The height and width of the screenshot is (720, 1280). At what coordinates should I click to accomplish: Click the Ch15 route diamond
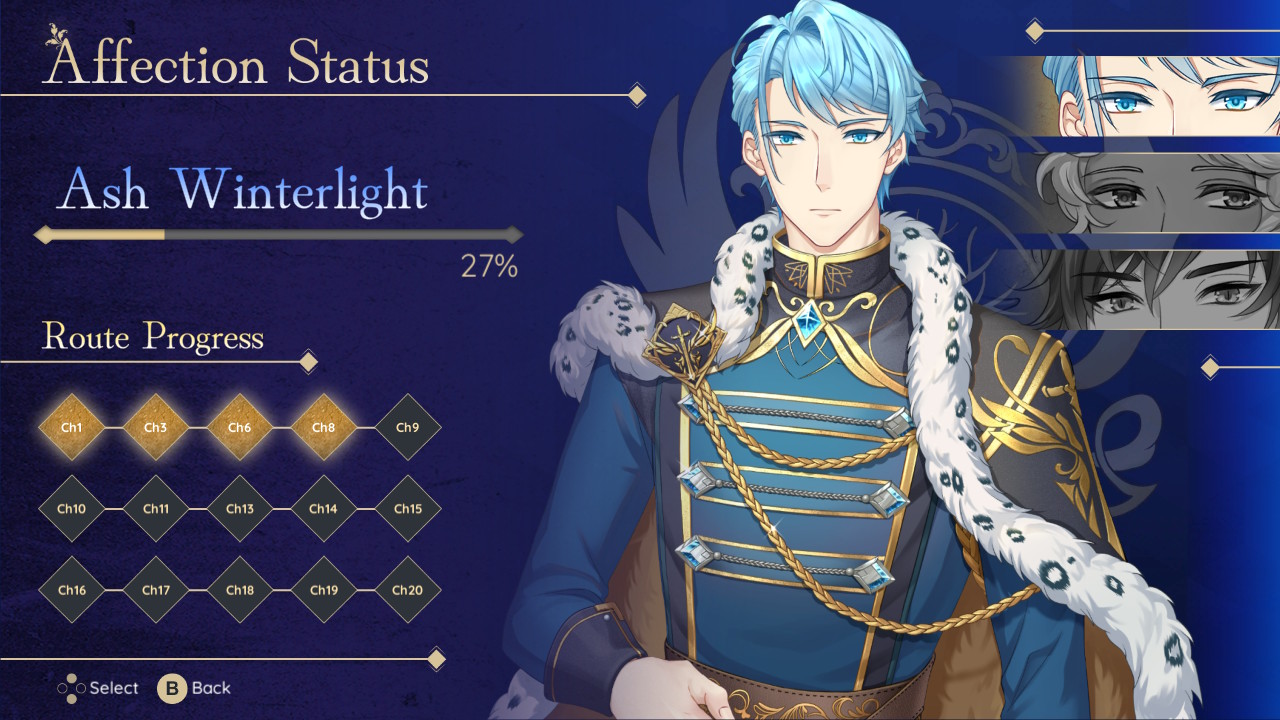click(x=407, y=509)
